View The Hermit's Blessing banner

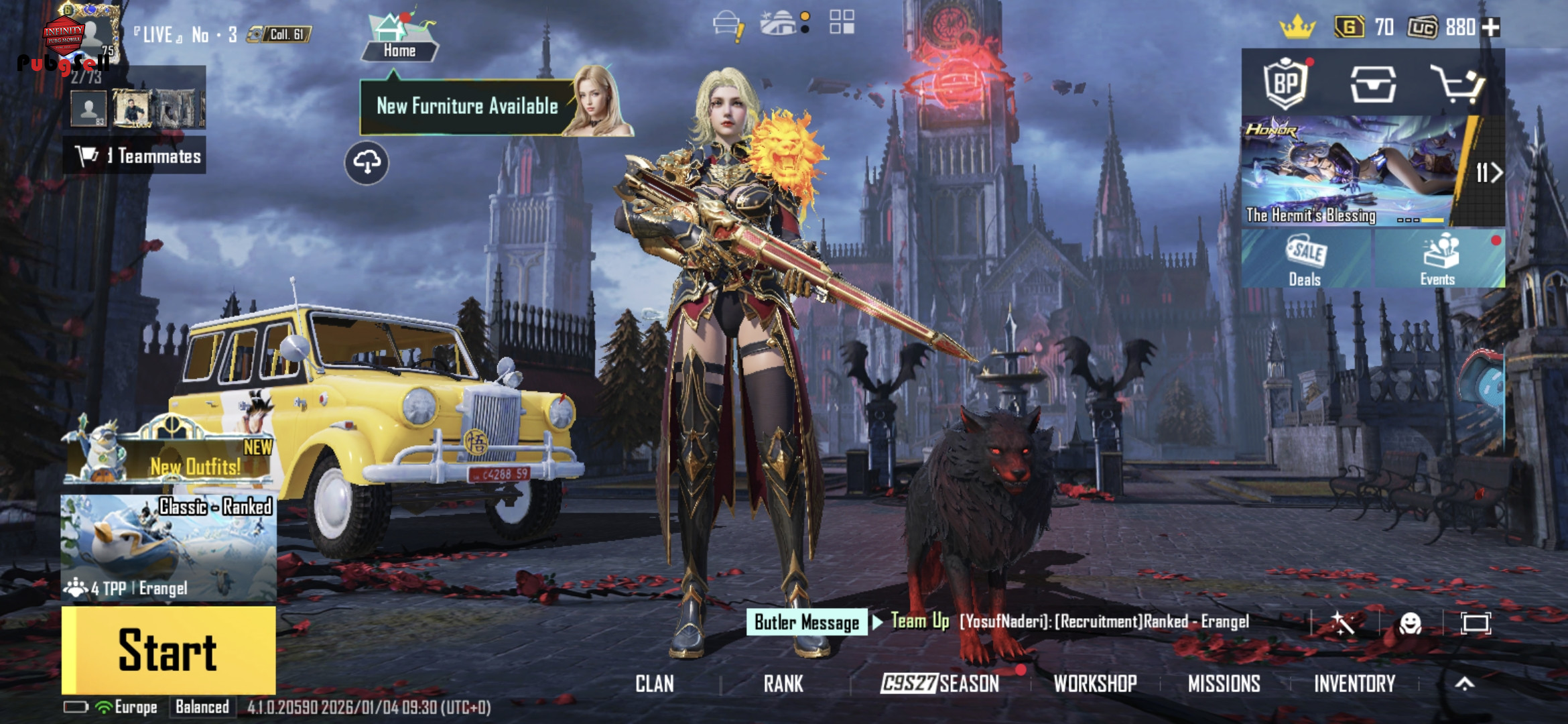tap(1350, 171)
